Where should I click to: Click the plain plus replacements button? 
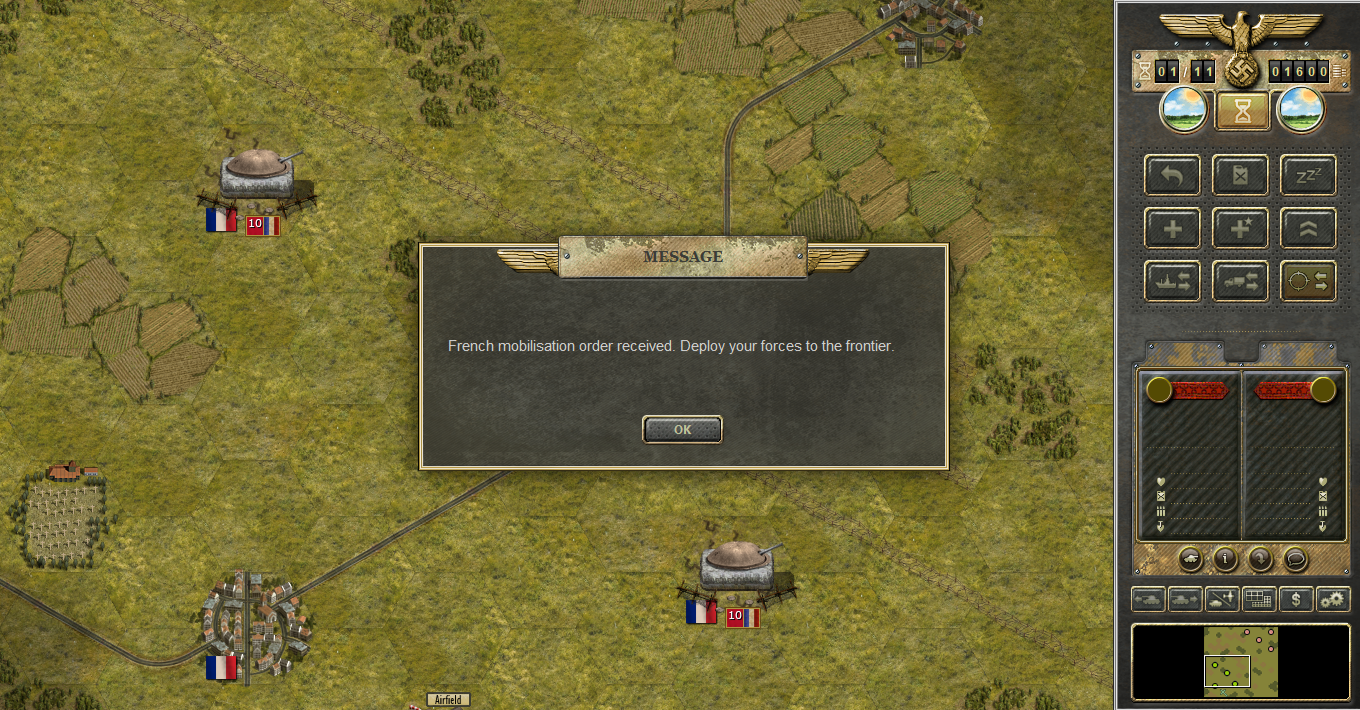[x=1173, y=229]
